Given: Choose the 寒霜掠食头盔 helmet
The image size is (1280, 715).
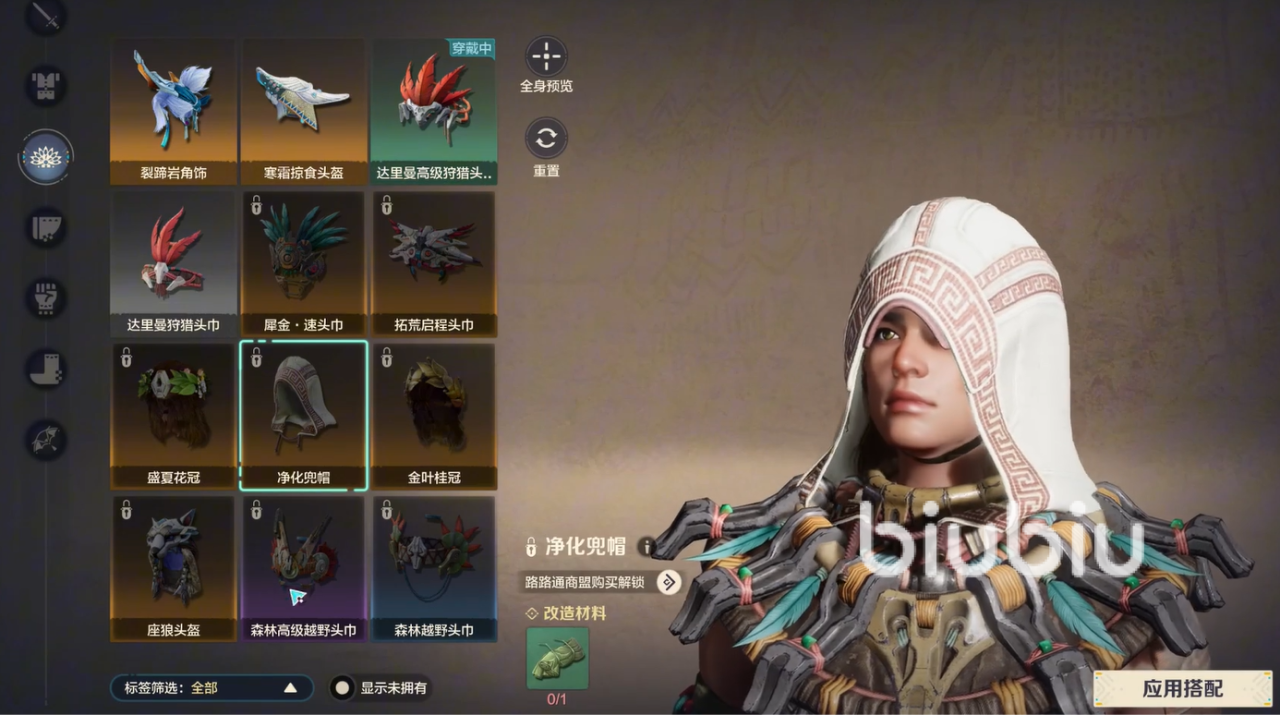Looking at the screenshot, I should [303, 111].
